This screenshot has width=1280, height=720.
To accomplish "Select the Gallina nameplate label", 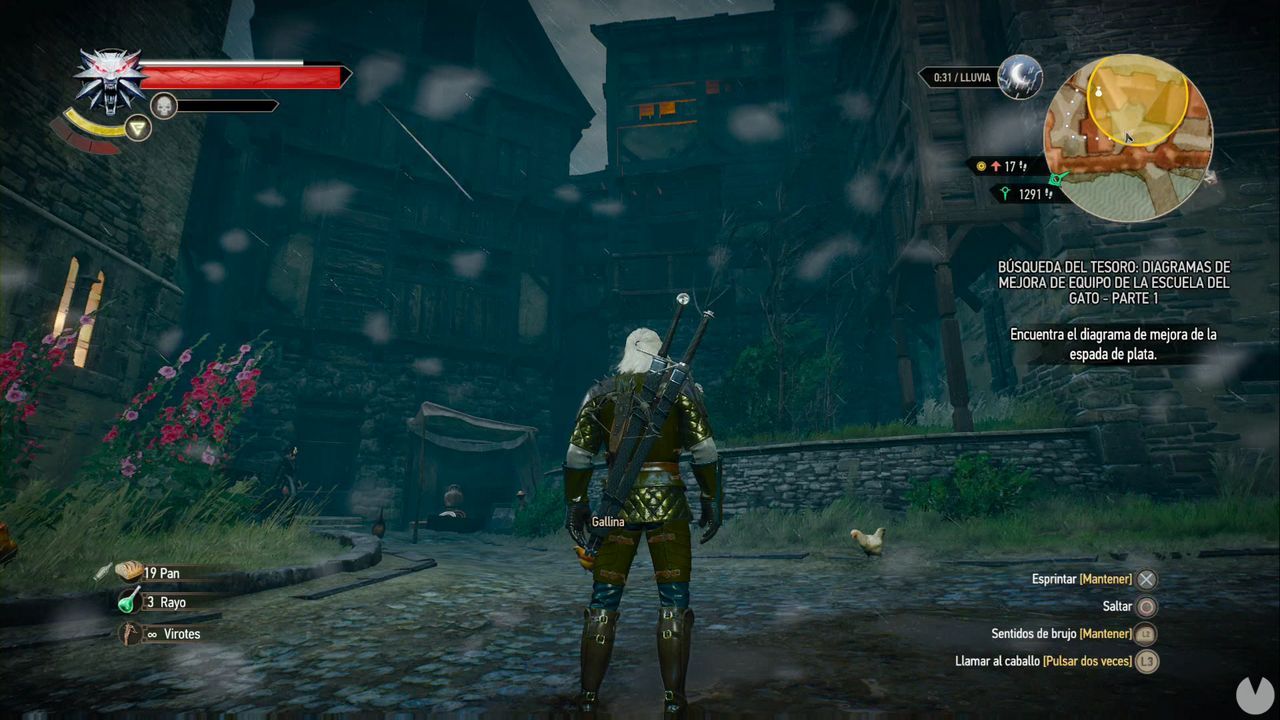I will click(607, 521).
